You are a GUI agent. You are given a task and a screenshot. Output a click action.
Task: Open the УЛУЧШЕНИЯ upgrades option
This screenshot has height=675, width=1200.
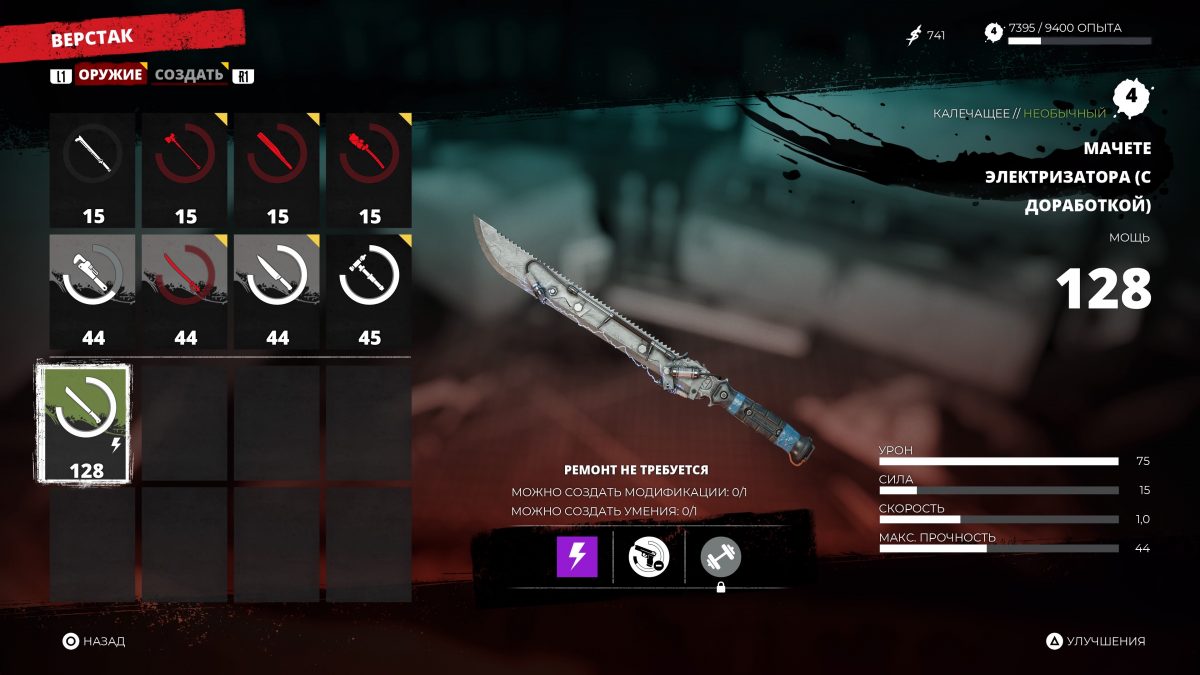pyautogui.click(x=1096, y=641)
